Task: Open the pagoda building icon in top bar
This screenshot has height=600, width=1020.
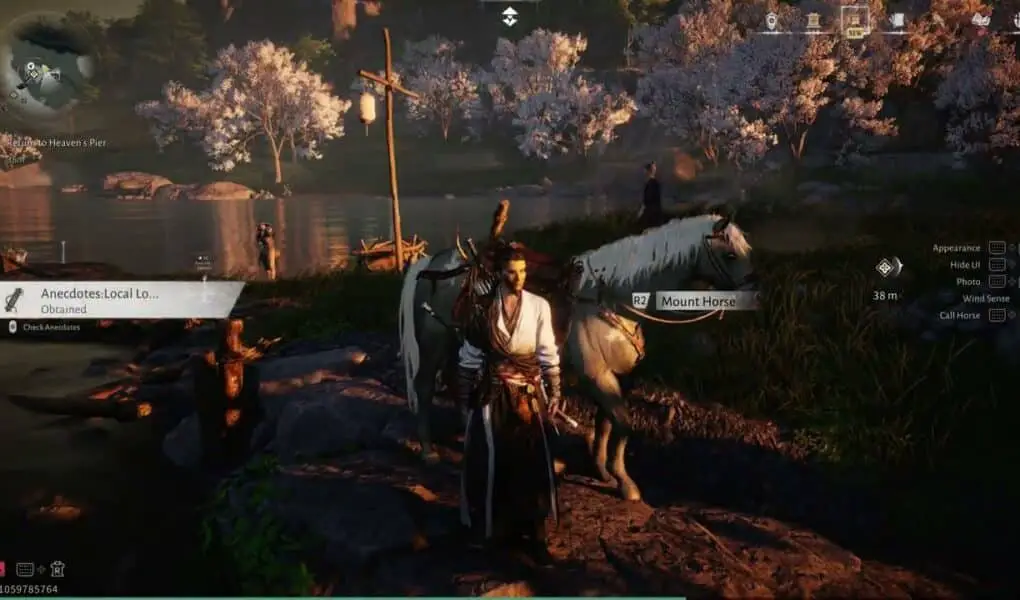Action: point(813,20)
